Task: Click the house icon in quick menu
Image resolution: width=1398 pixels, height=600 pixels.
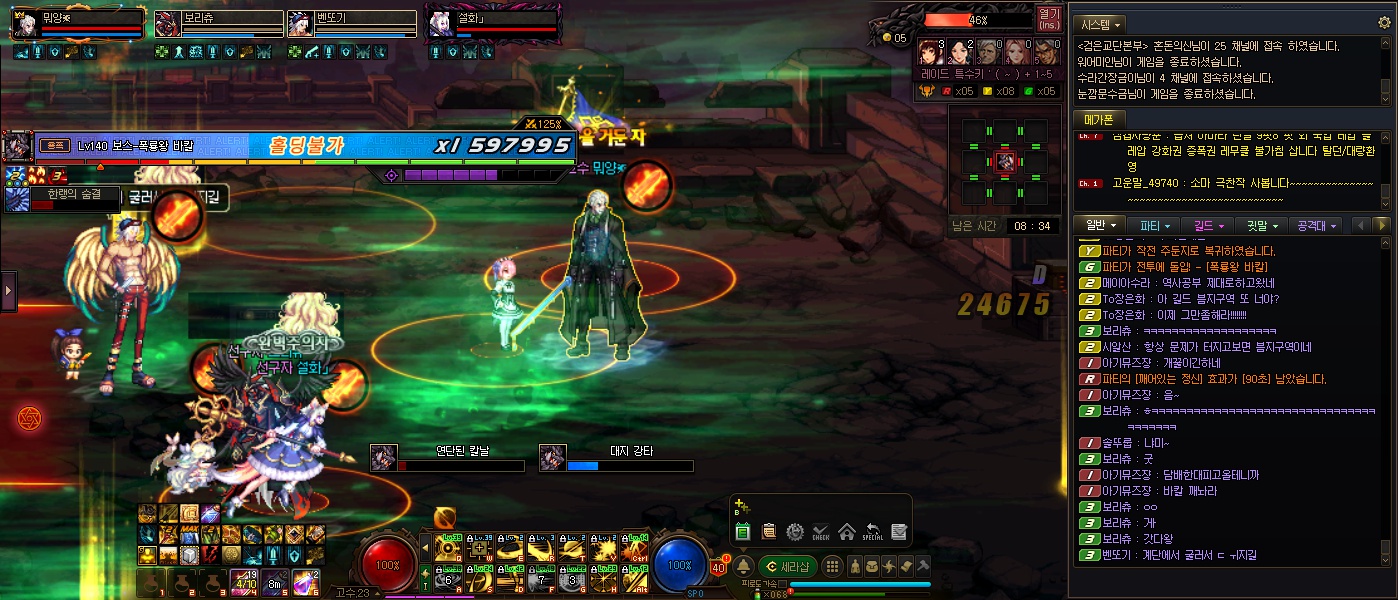Action: click(847, 532)
